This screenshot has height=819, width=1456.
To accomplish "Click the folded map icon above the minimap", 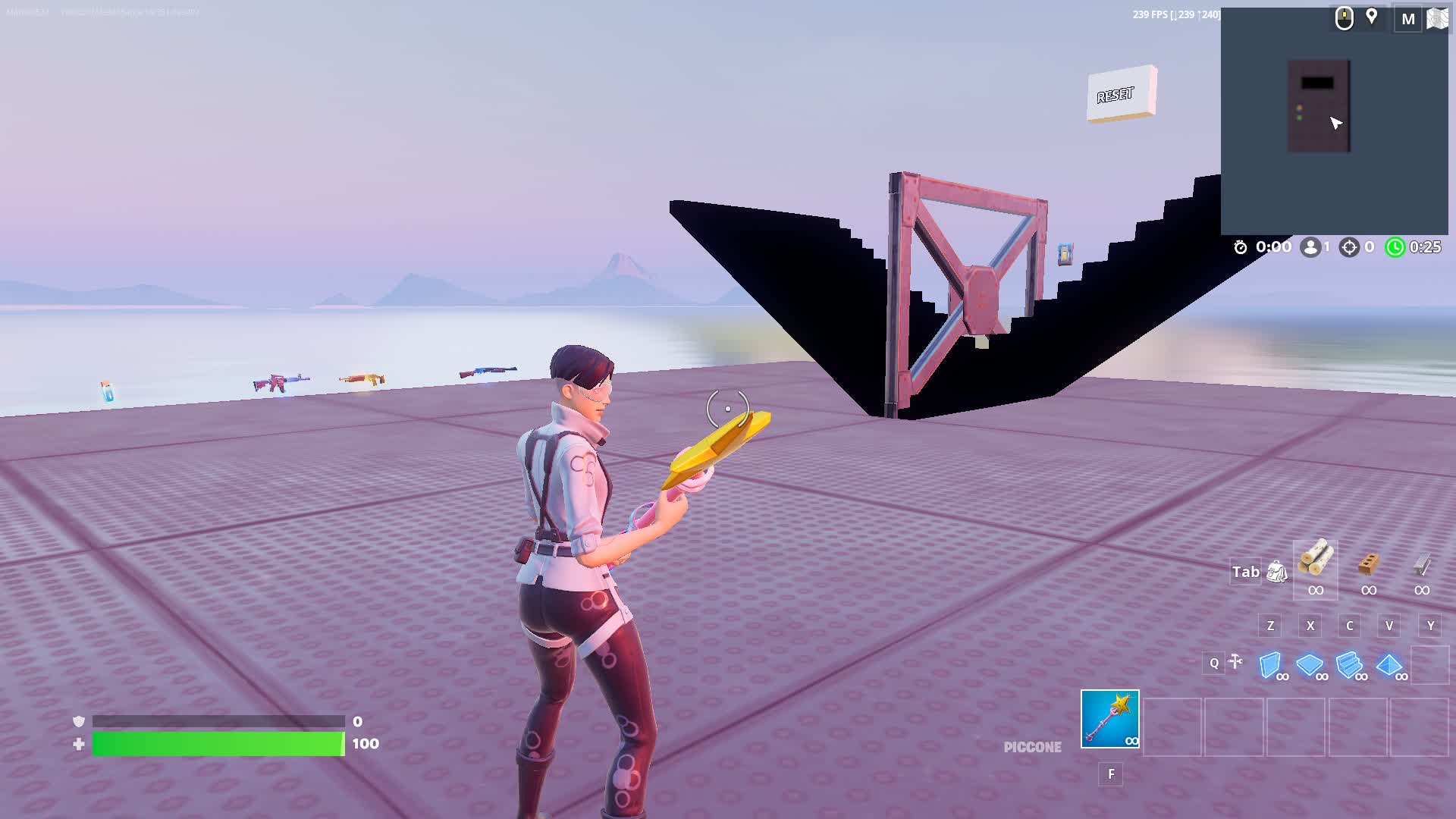I will (x=1439, y=19).
